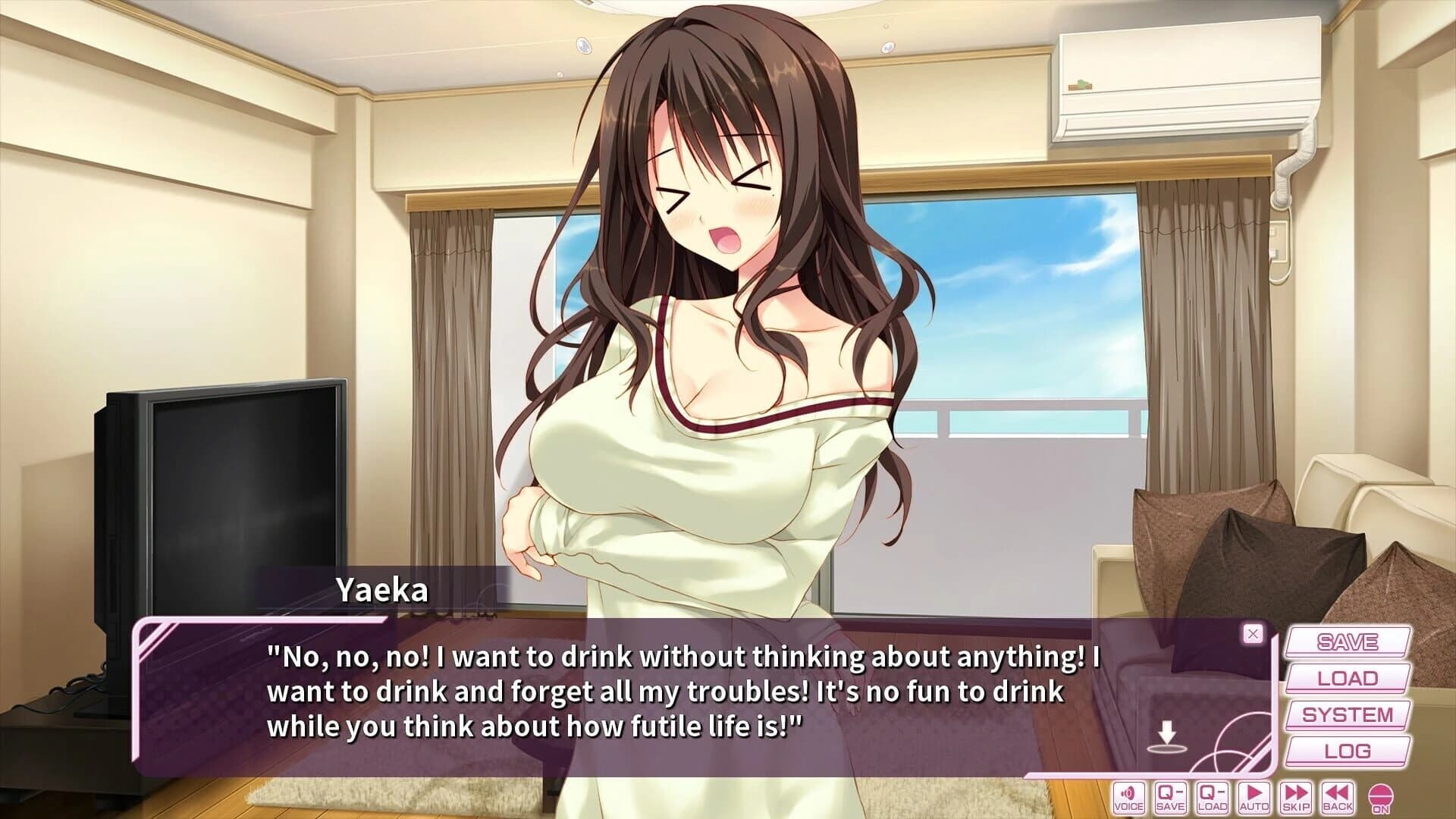
Task: Click the Q-SAVE quick save icon
Action: (1170, 796)
